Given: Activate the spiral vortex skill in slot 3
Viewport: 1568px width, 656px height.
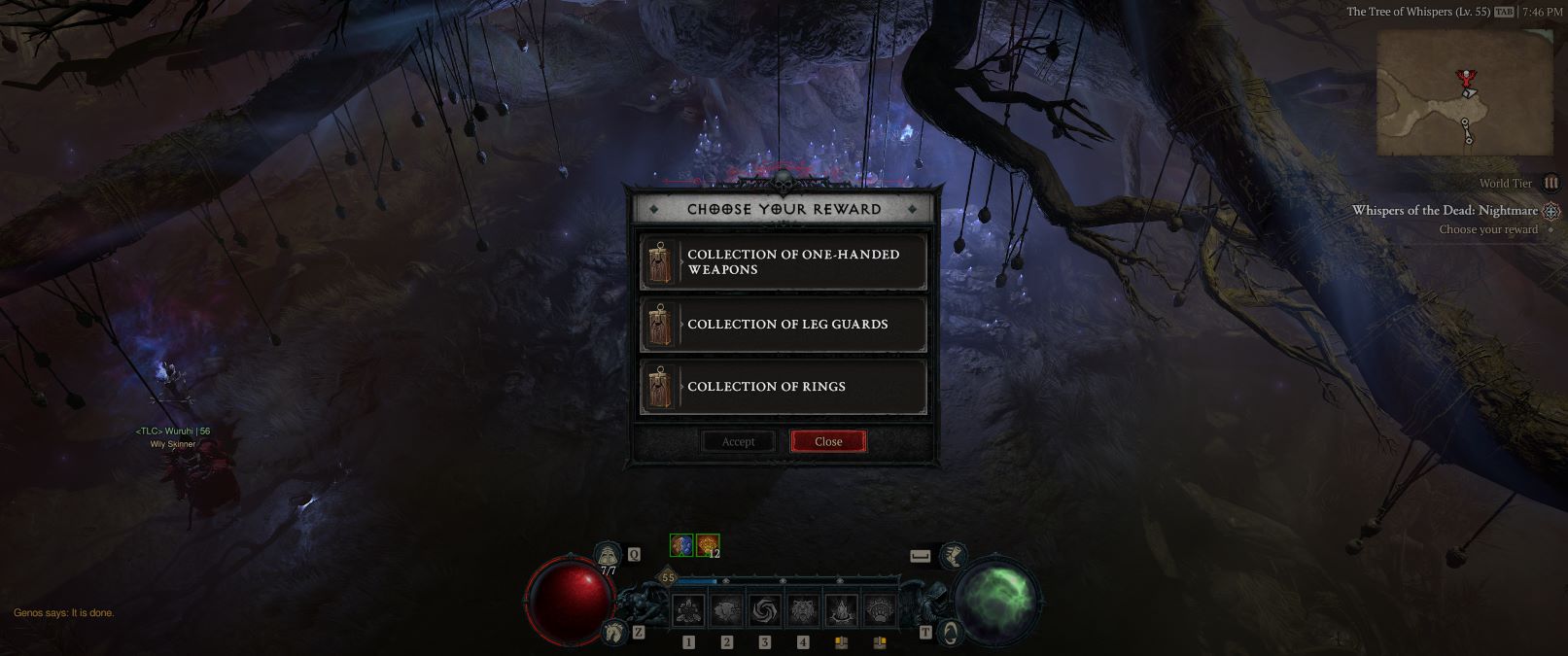Looking at the screenshot, I should (x=764, y=610).
